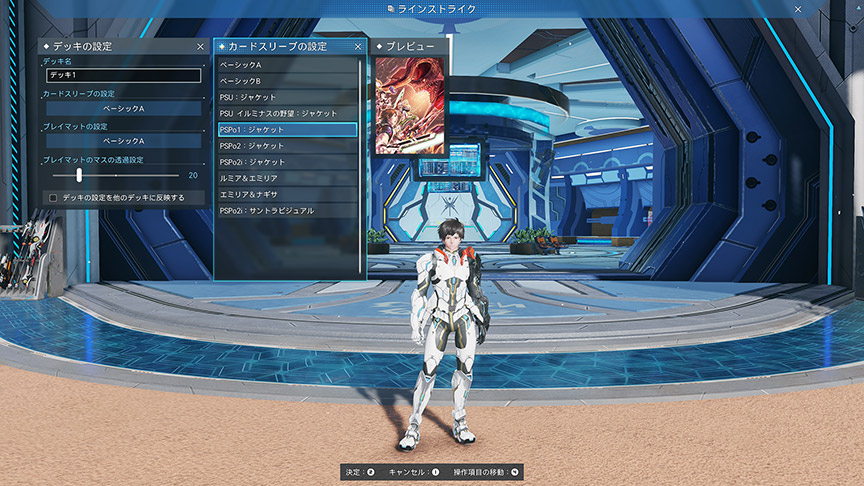Close the カードスリーブの設定 list window
Screen dimensions: 864x486
click(x=358, y=46)
